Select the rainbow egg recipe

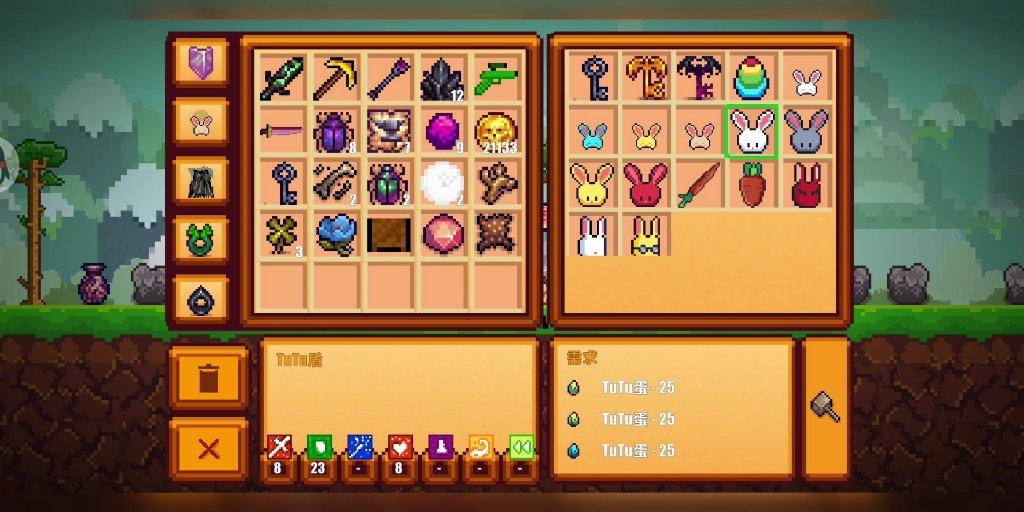click(x=753, y=78)
